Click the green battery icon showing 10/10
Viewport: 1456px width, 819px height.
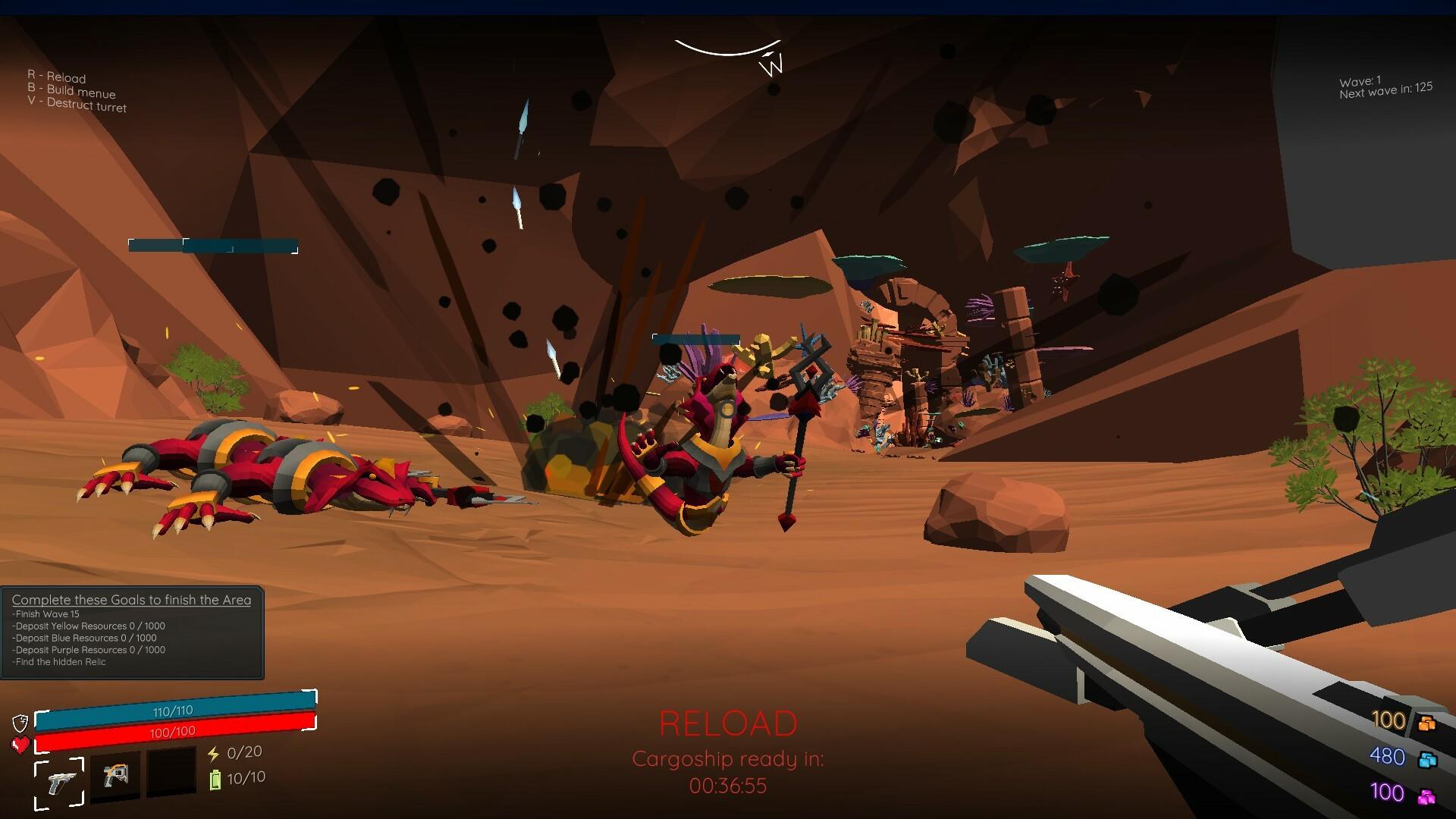click(215, 779)
